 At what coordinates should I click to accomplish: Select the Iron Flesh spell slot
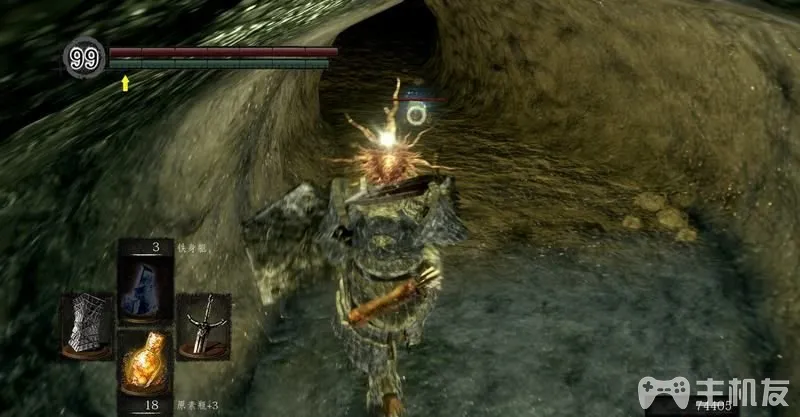(x=145, y=283)
